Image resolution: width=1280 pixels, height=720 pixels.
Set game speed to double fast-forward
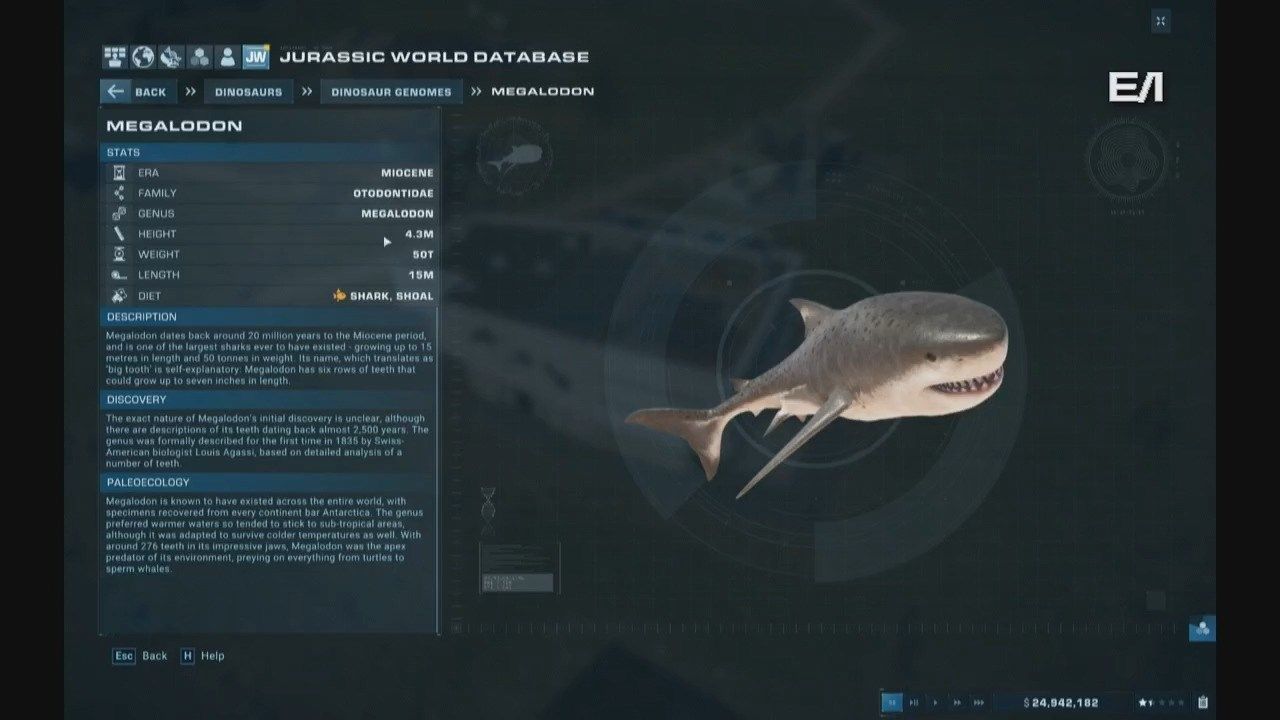tap(957, 702)
